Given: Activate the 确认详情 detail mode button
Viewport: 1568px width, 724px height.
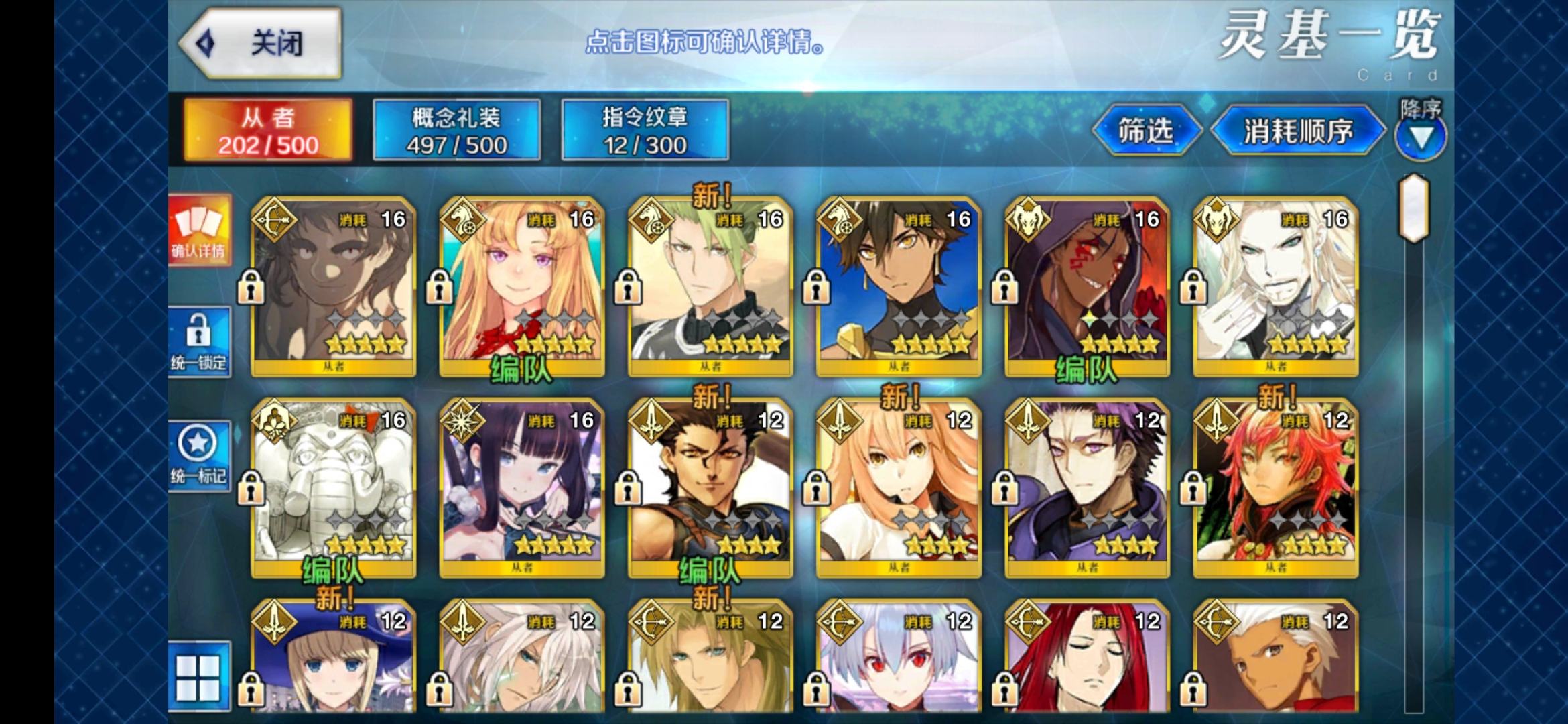Looking at the screenshot, I should (x=198, y=231).
